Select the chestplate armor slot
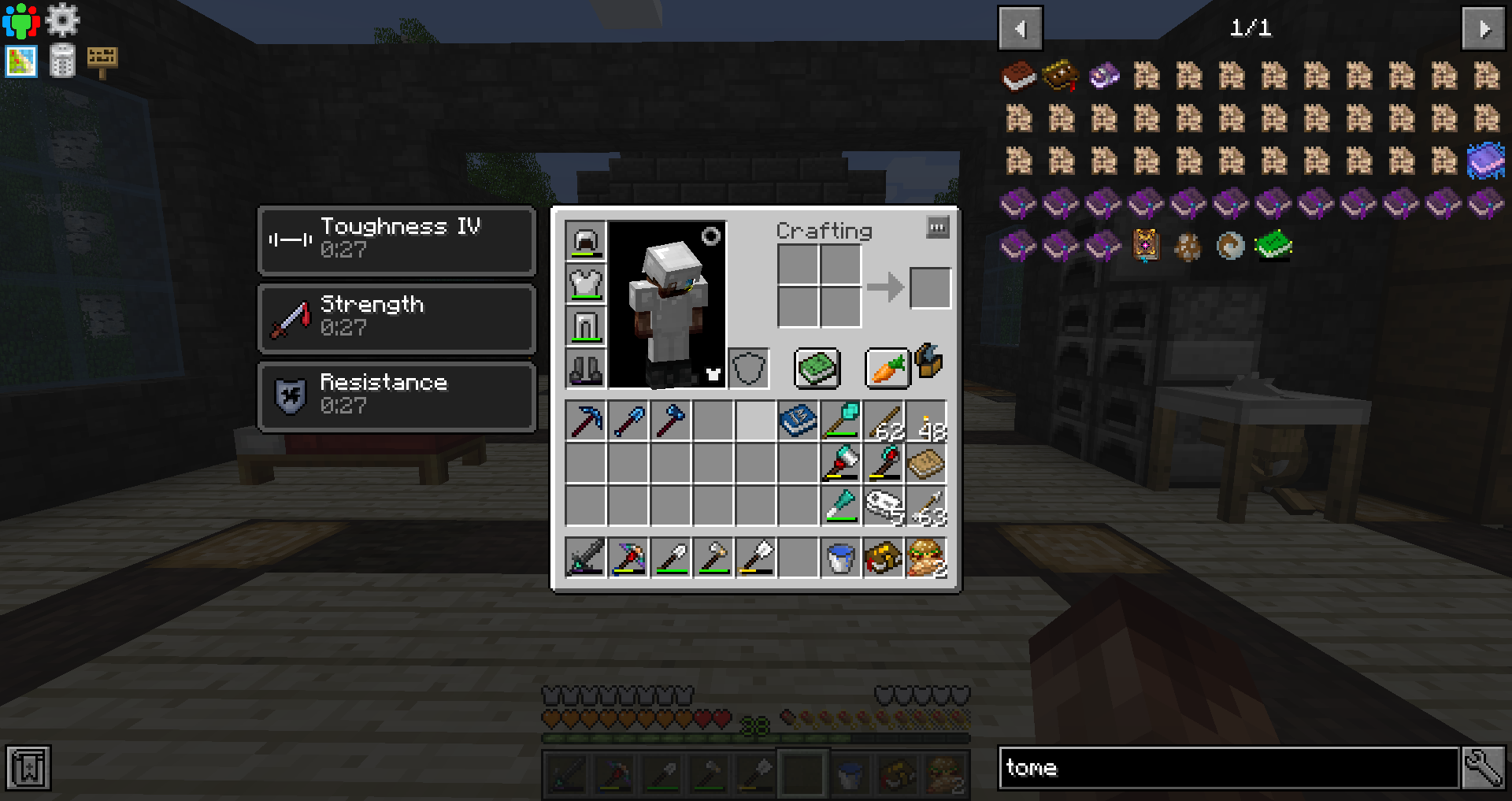The image size is (1512, 801). click(x=586, y=283)
